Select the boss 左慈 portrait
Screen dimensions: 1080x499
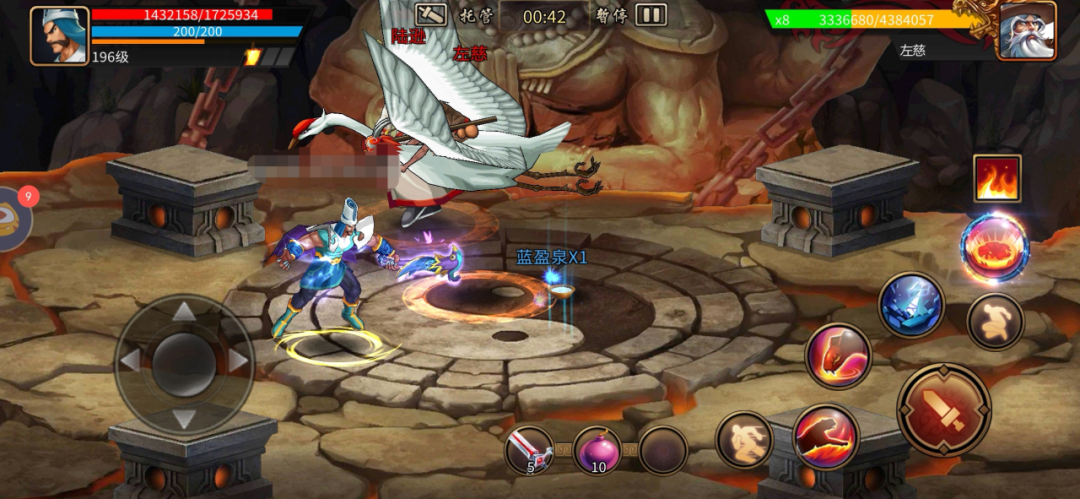[x=1027, y=31]
